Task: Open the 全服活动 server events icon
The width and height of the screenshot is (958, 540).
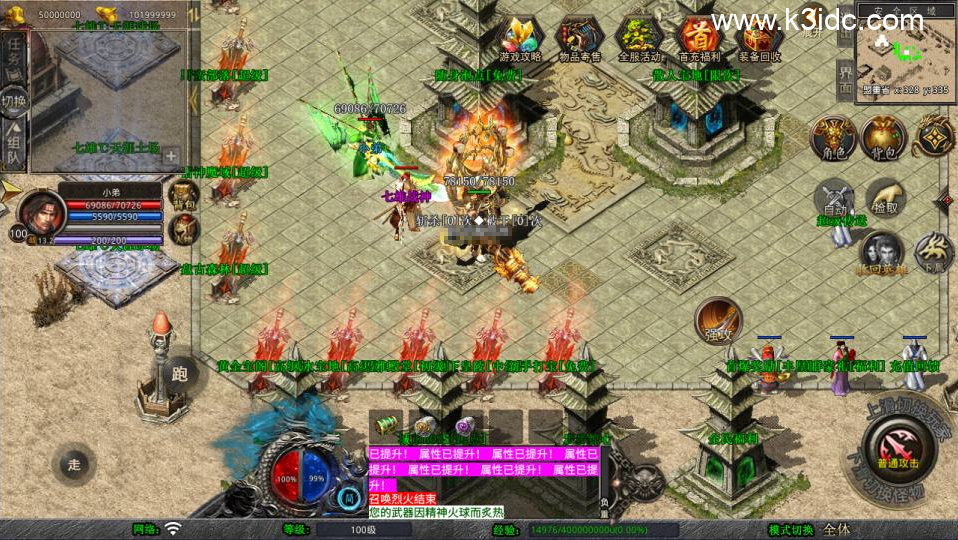Action: 640,37
